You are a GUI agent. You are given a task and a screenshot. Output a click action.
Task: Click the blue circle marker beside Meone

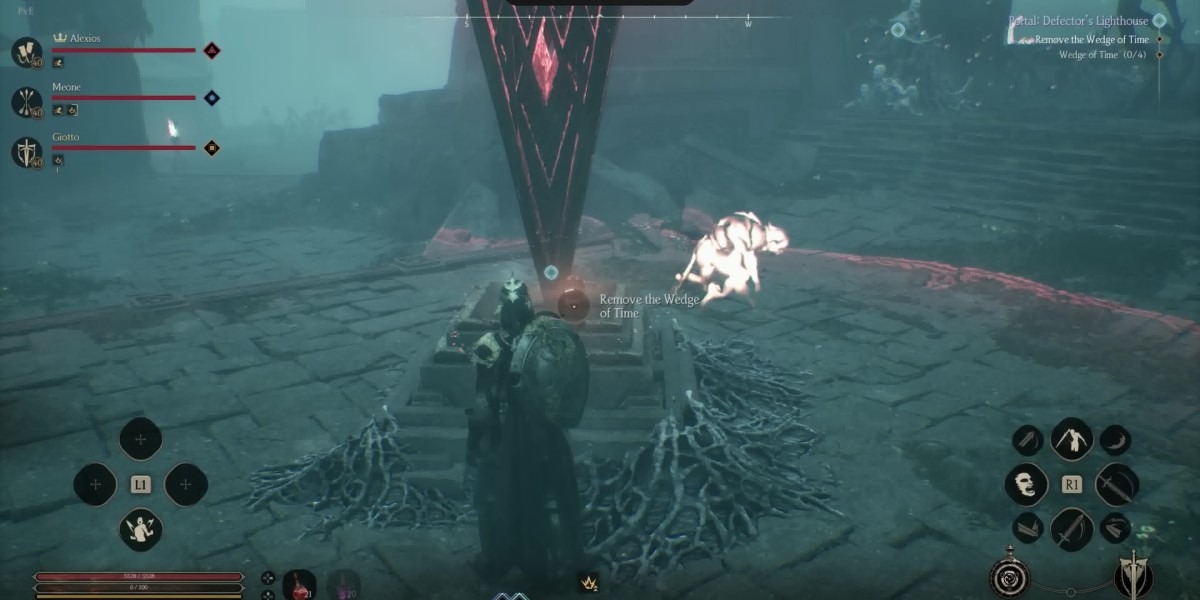[211, 98]
